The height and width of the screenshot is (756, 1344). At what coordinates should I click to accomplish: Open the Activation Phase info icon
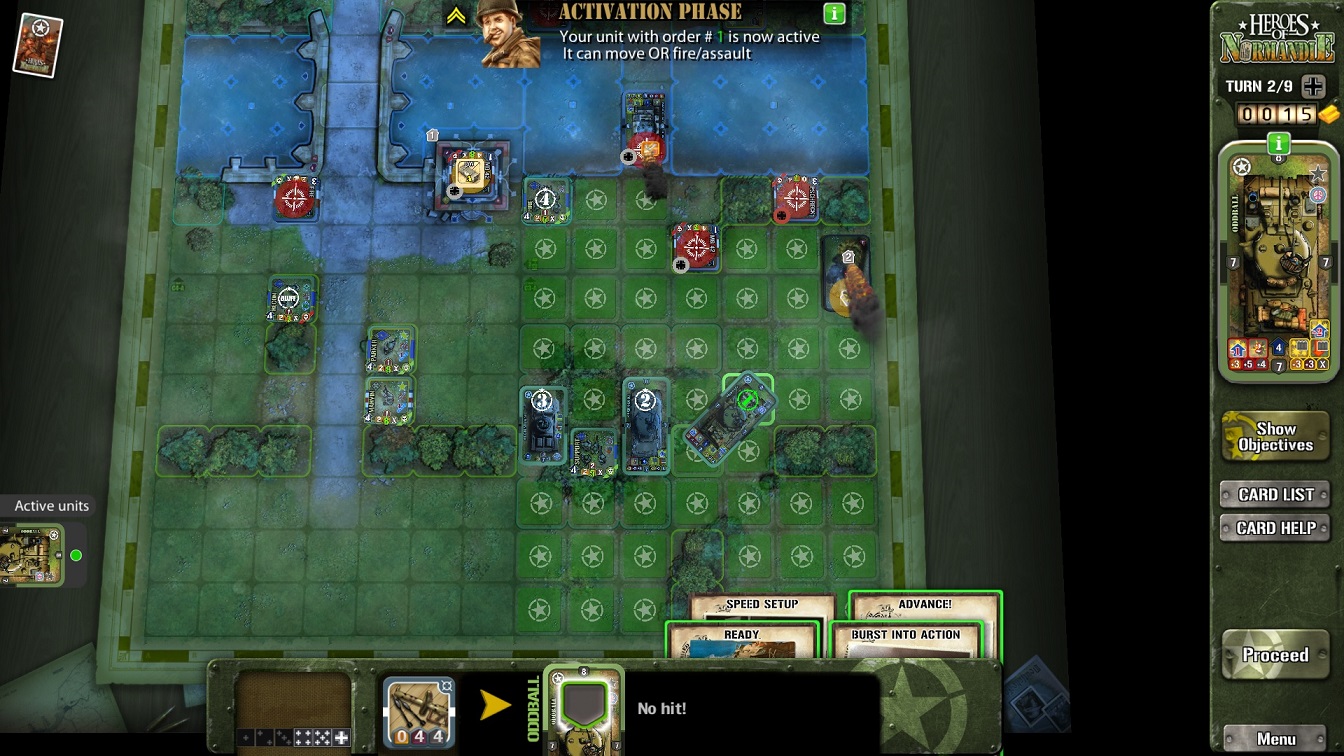pyautogui.click(x=834, y=14)
